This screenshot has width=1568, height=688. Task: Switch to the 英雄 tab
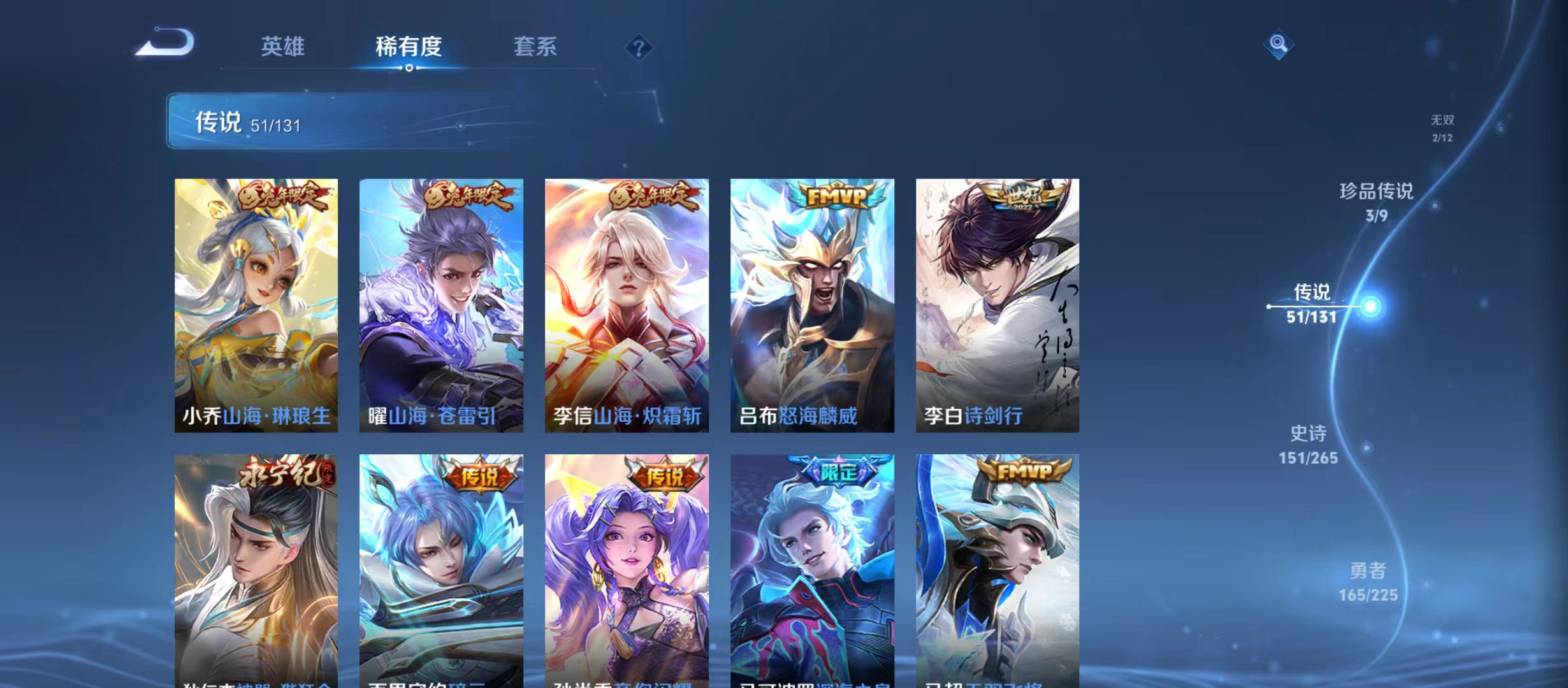click(x=282, y=47)
